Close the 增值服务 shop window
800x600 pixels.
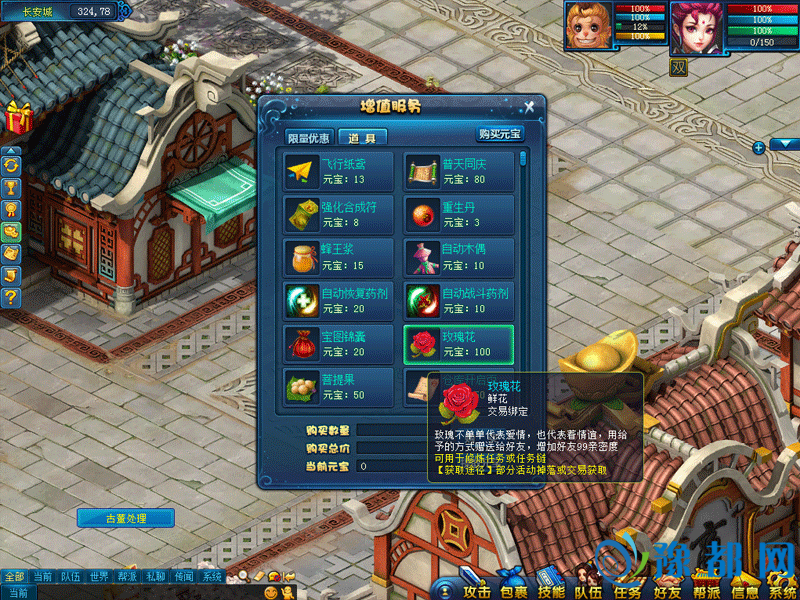(x=529, y=107)
